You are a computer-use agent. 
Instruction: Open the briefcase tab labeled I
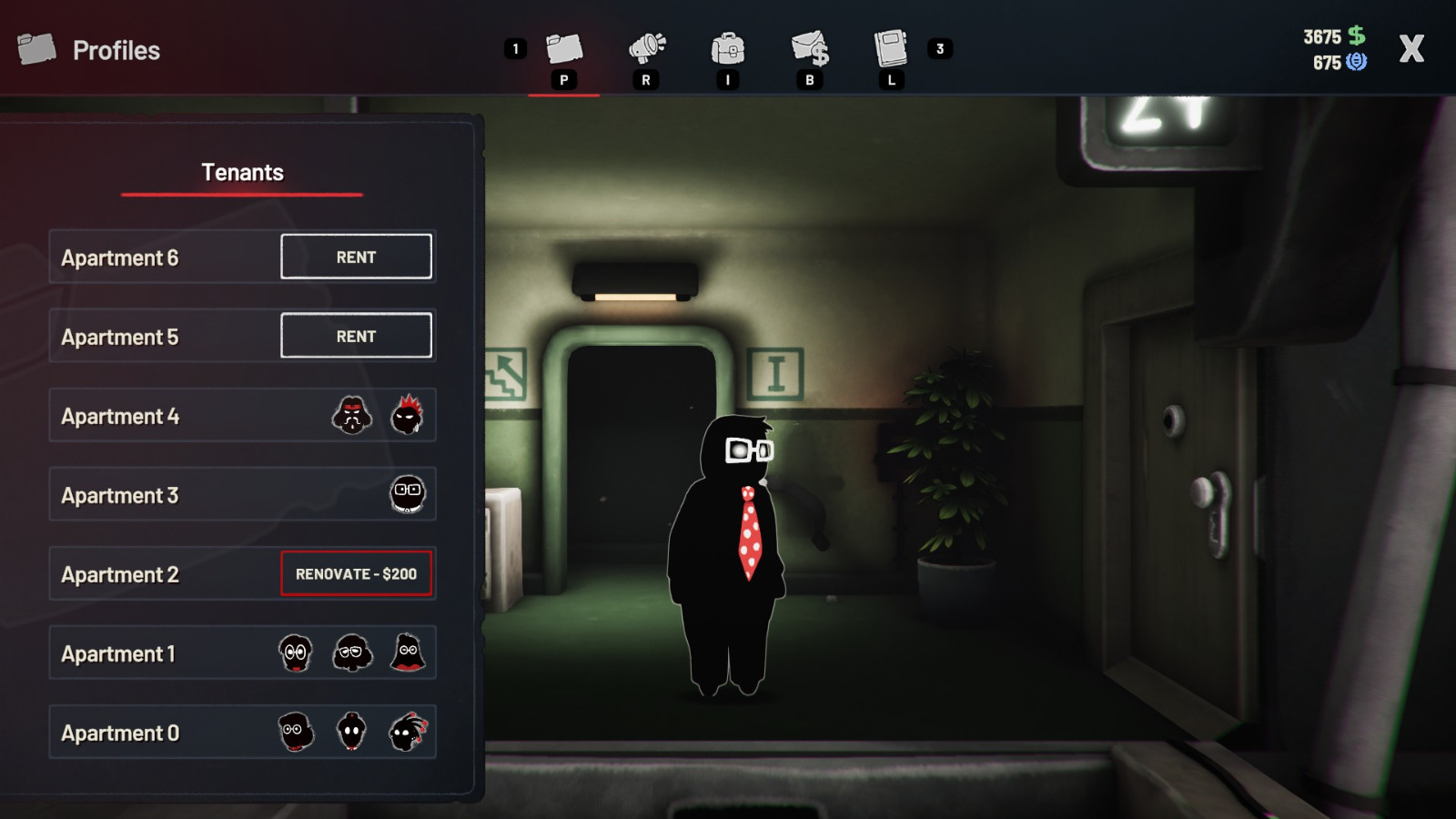coord(728,52)
